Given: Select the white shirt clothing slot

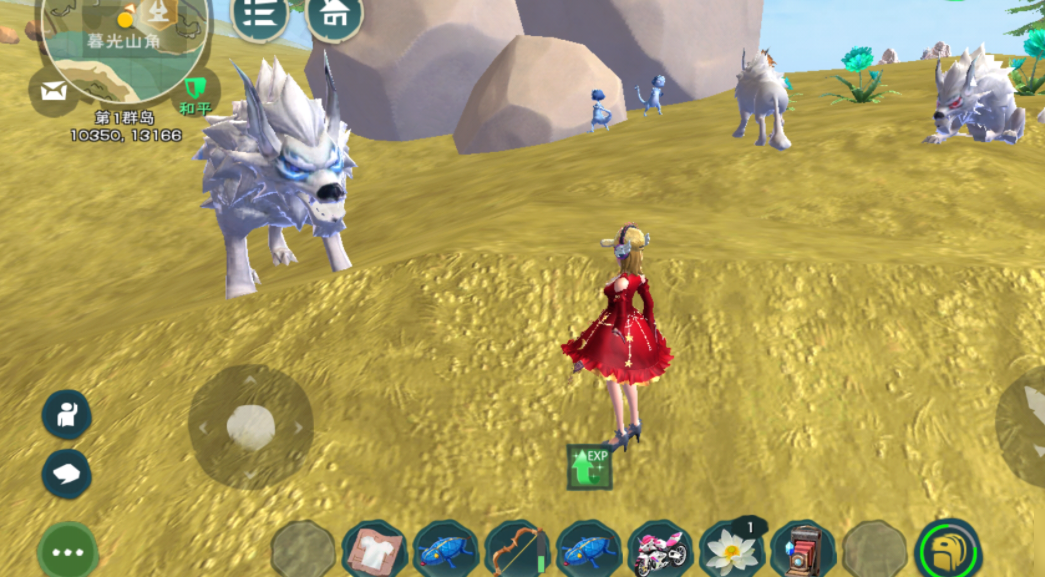Looking at the screenshot, I should pyautogui.click(x=374, y=550).
